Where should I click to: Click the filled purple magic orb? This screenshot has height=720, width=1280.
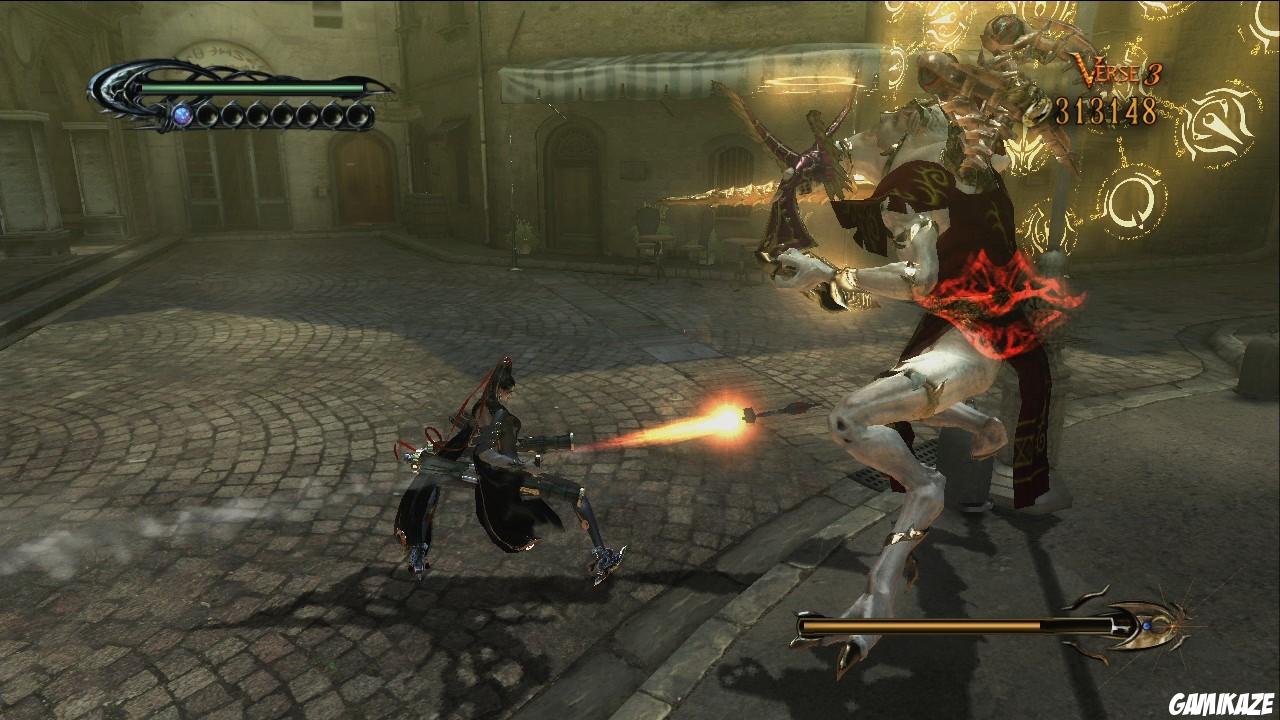pyautogui.click(x=182, y=113)
